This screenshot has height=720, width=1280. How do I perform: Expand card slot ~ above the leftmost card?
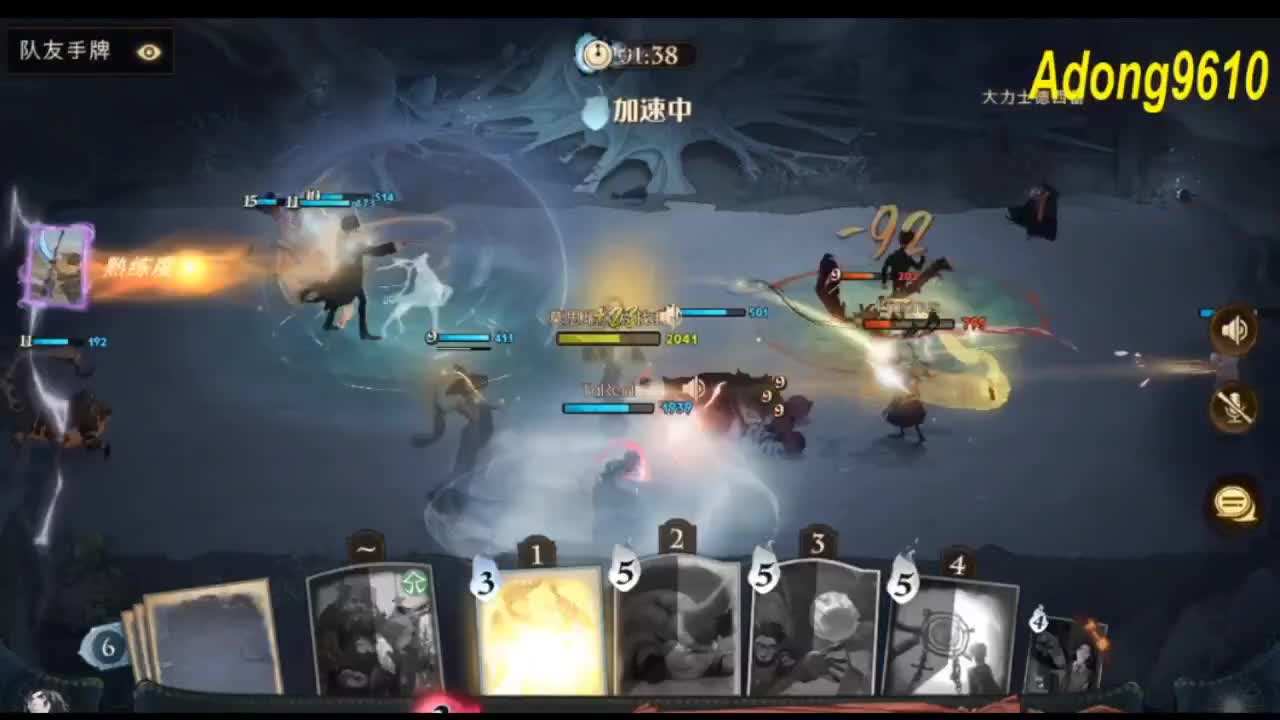click(366, 546)
